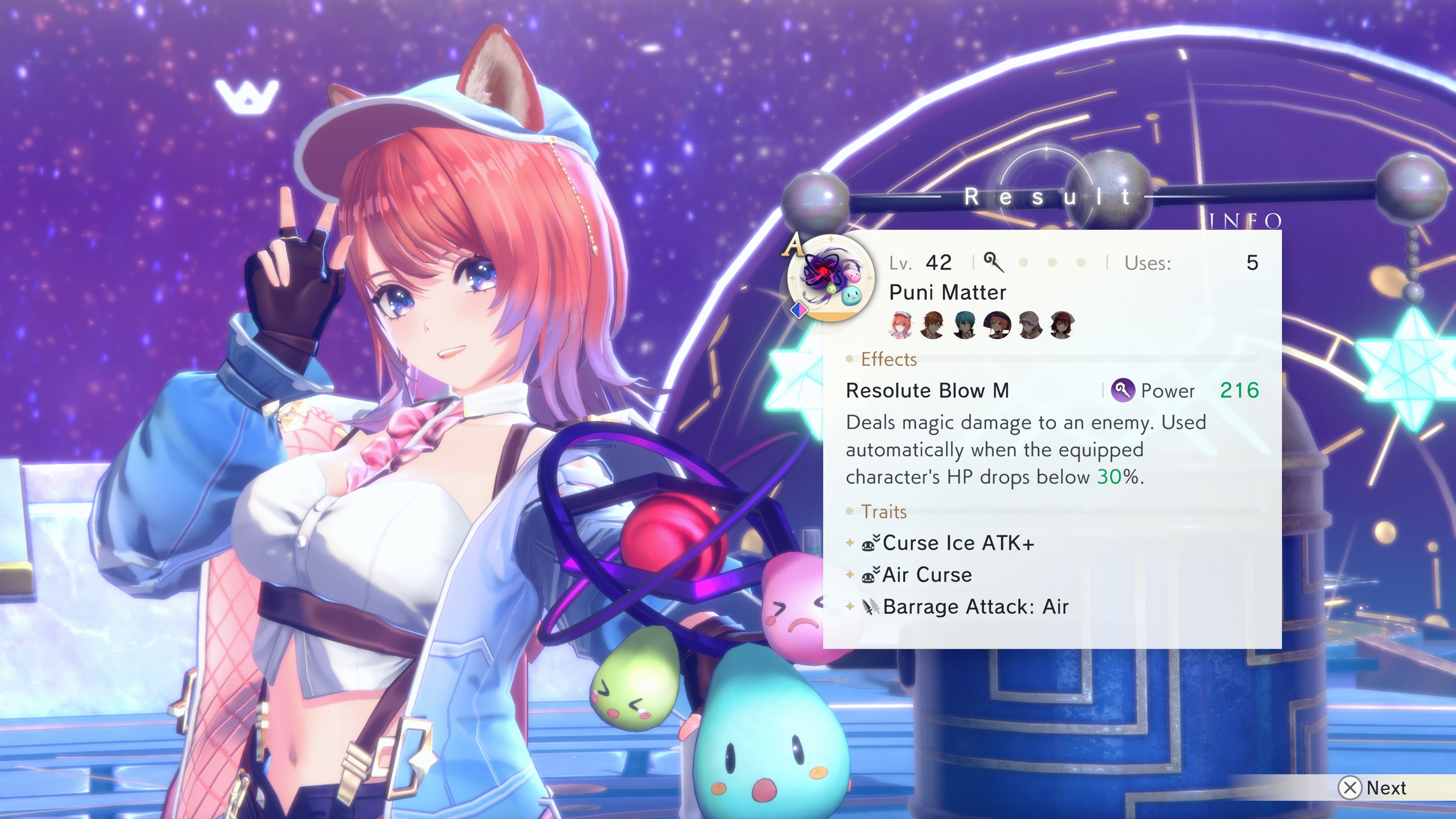Expand the Traits section
1456x819 pixels.
pos(885,511)
